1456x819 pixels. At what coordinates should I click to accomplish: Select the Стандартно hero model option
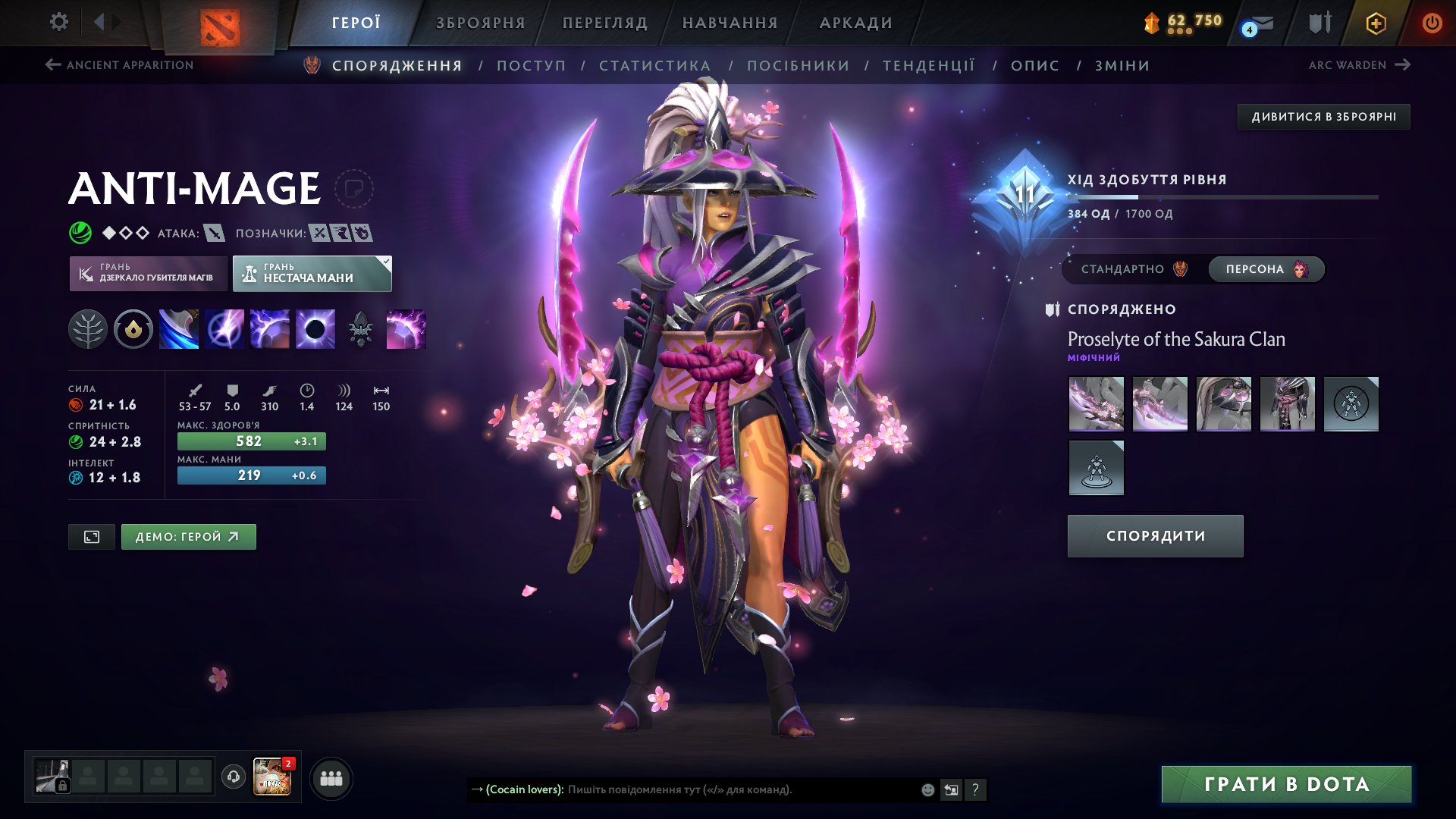(x=1133, y=269)
